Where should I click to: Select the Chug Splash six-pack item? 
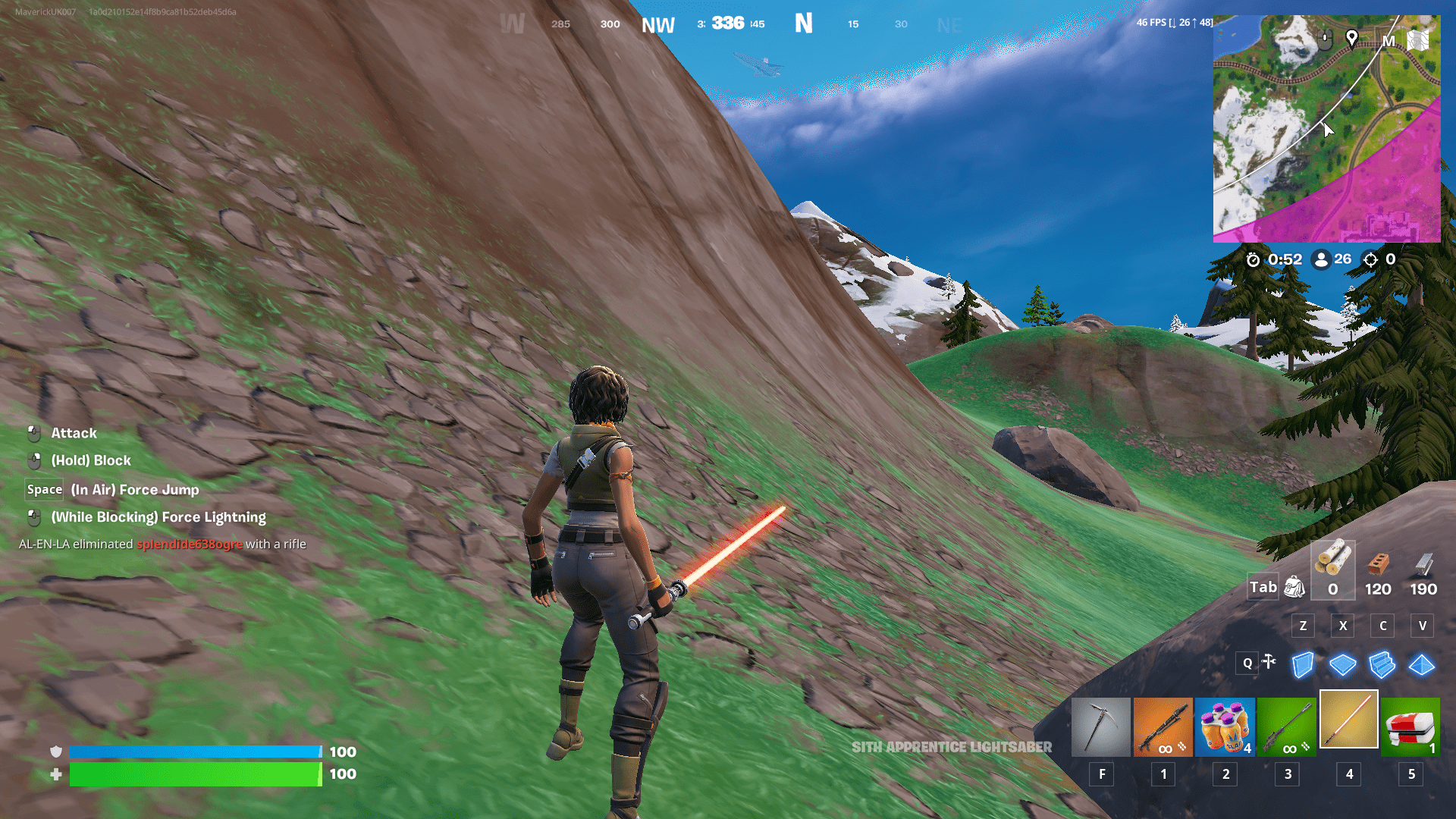coord(1225,727)
